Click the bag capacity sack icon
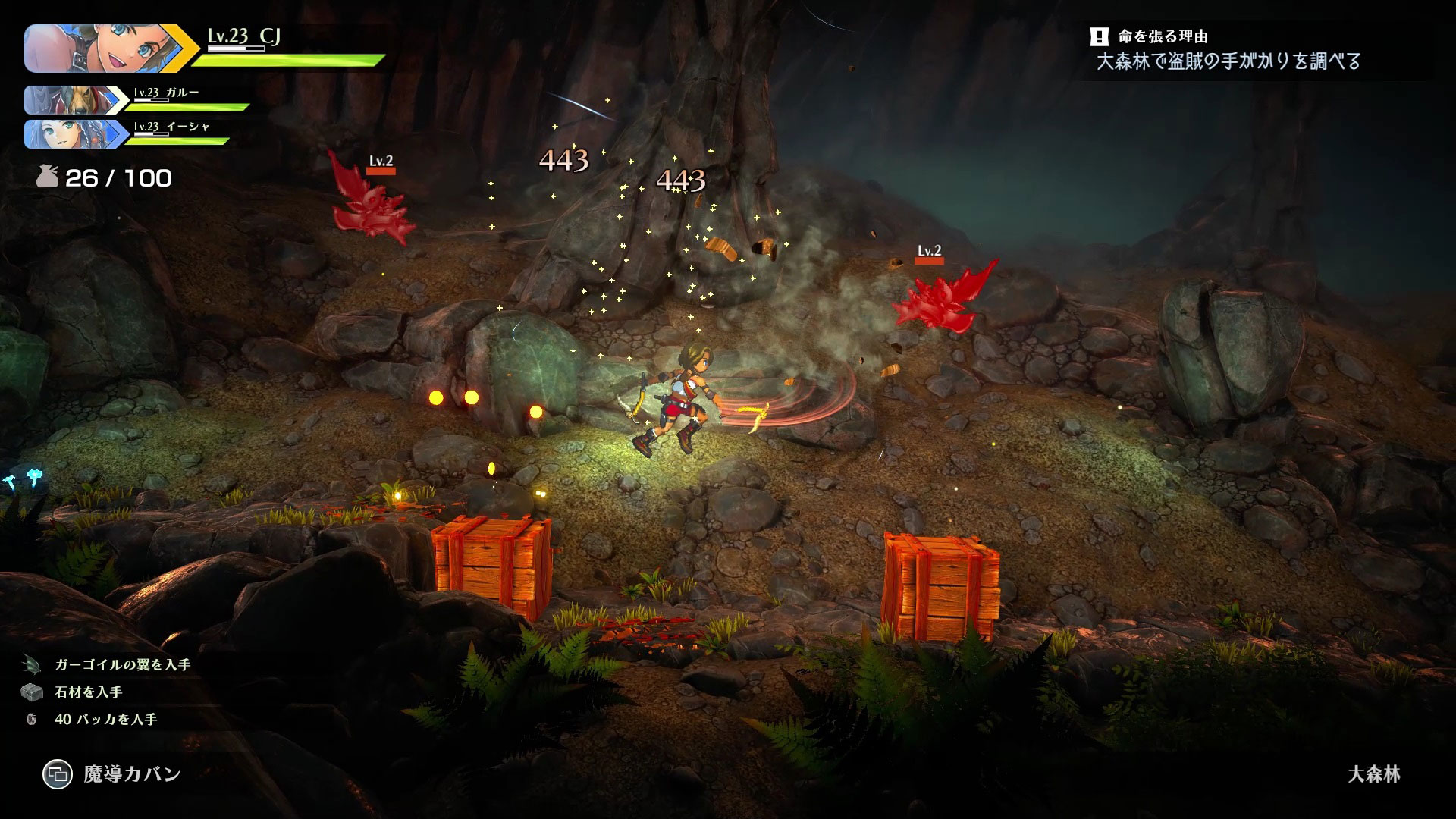Image resolution: width=1456 pixels, height=819 pixels. point(47,177)
